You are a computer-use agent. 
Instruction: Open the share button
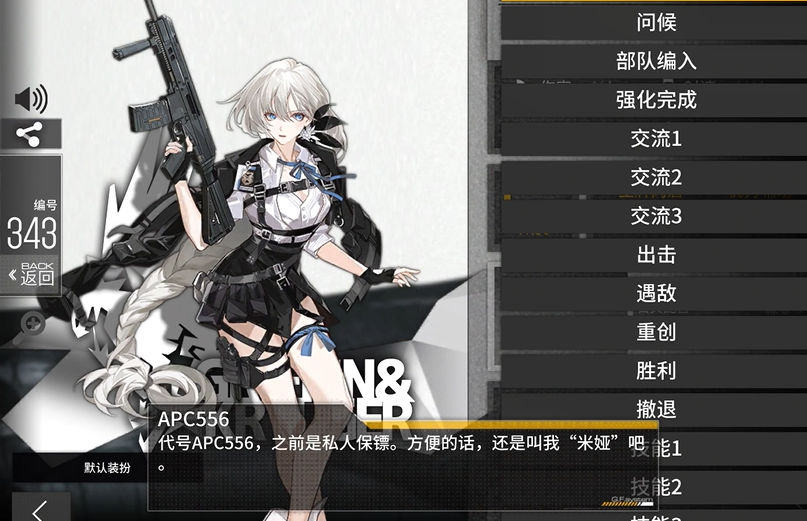pos(31,134)
